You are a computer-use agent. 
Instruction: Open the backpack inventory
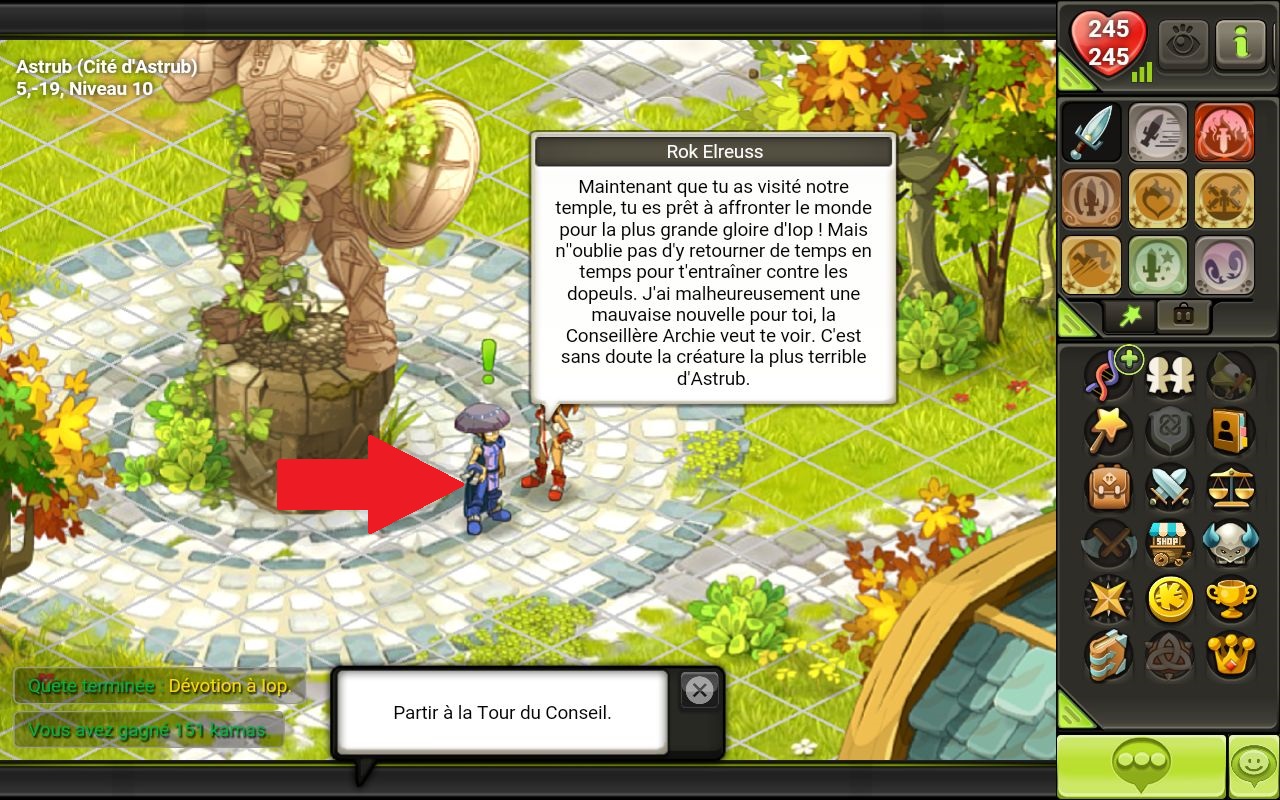pyautogui.click(x=1108, y=487)
